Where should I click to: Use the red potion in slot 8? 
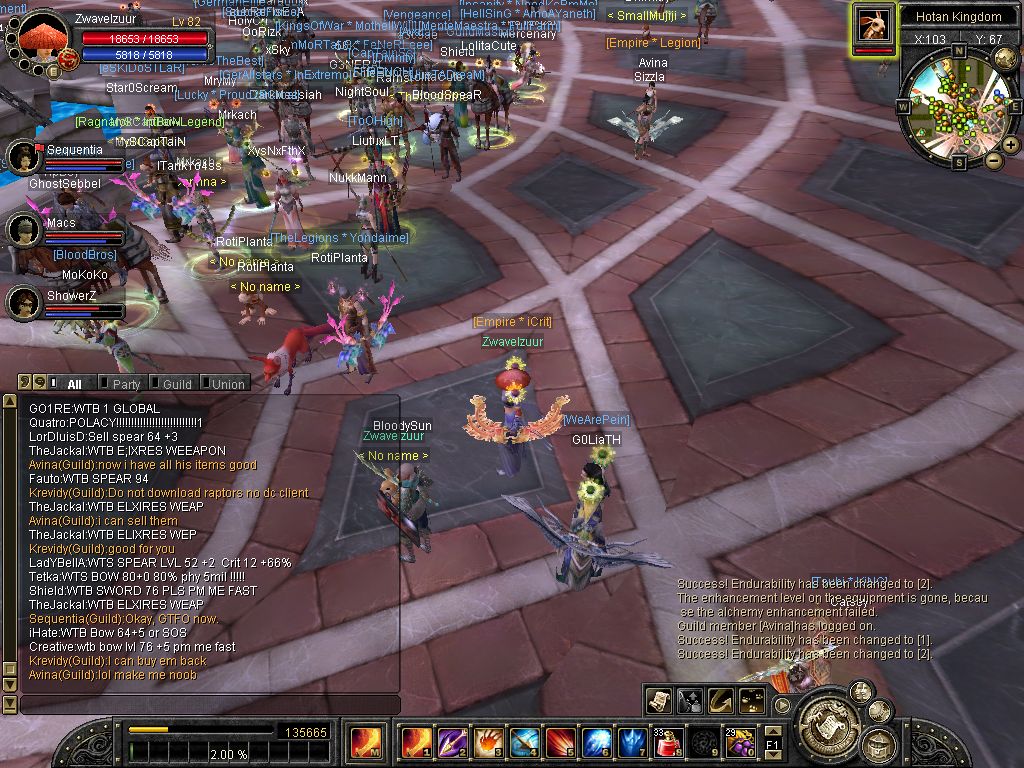(x=668, y=743)
